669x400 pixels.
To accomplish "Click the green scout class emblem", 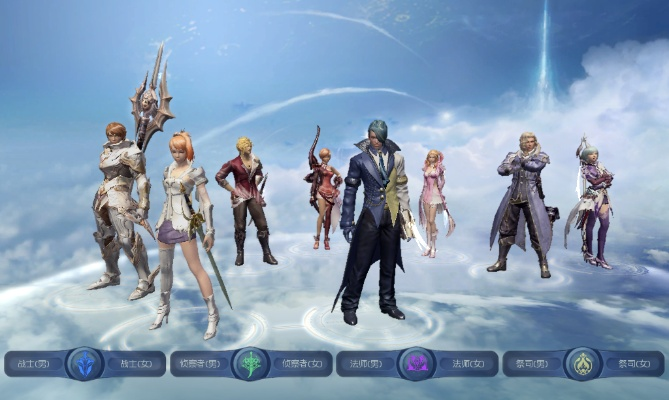I will click(x=250, y=363).
